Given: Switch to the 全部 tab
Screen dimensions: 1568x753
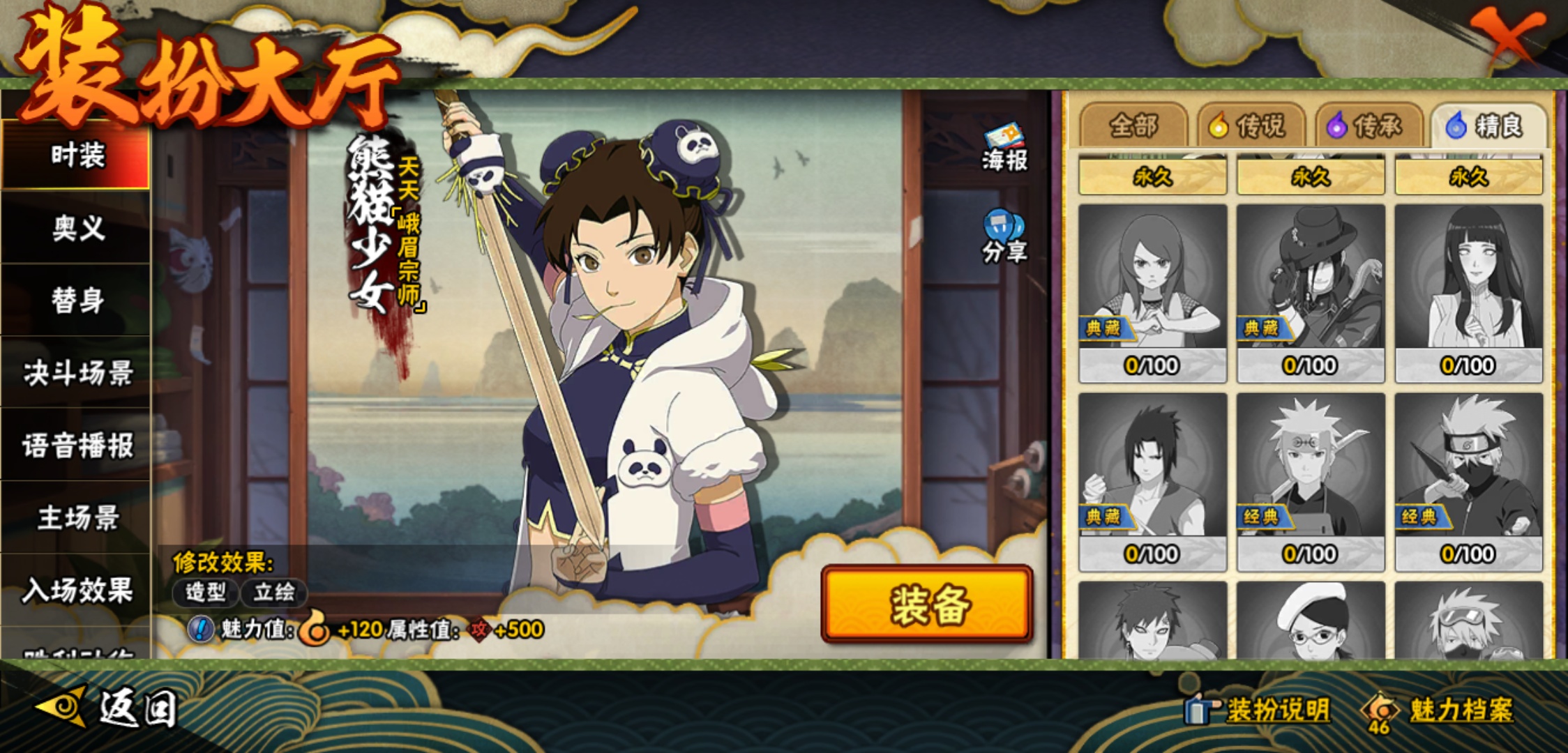Looking at the screenshot, I should (1133, 126).
